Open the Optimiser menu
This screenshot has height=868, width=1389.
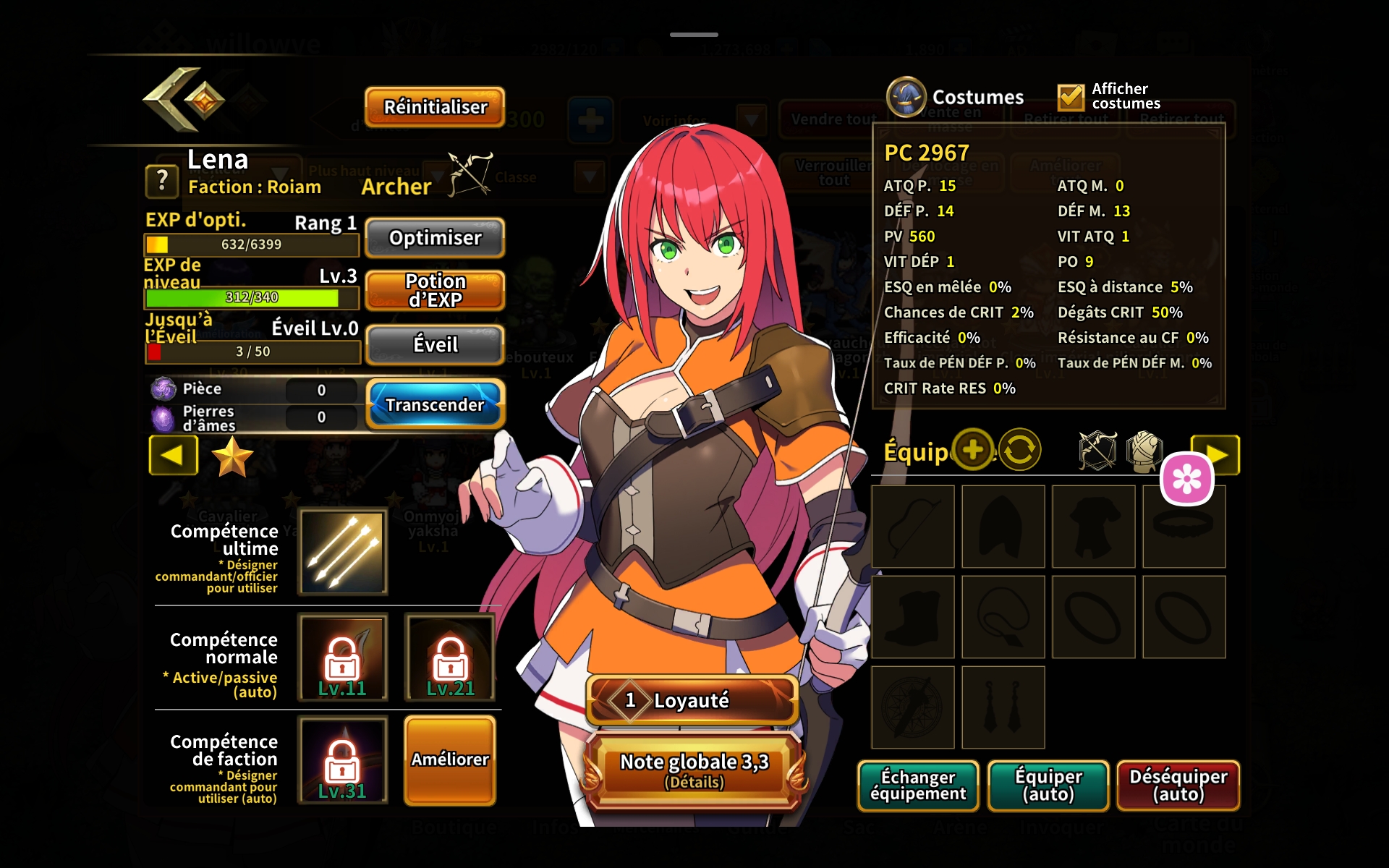pyautogui.click(x=435, y=238)
